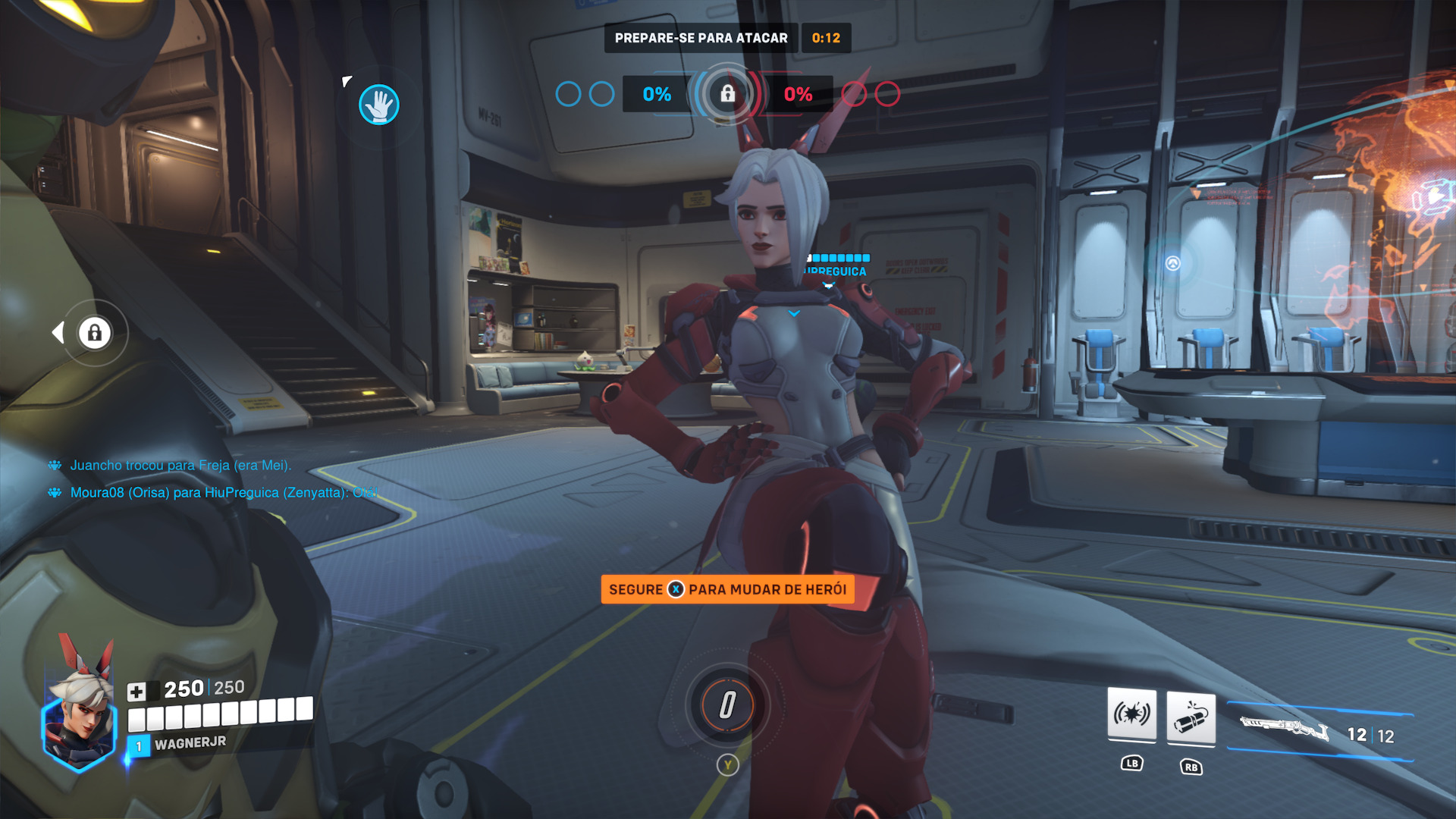Click the blue waving hand emote icon
This screenshot has width=1456, height=819.
(378, 105)
